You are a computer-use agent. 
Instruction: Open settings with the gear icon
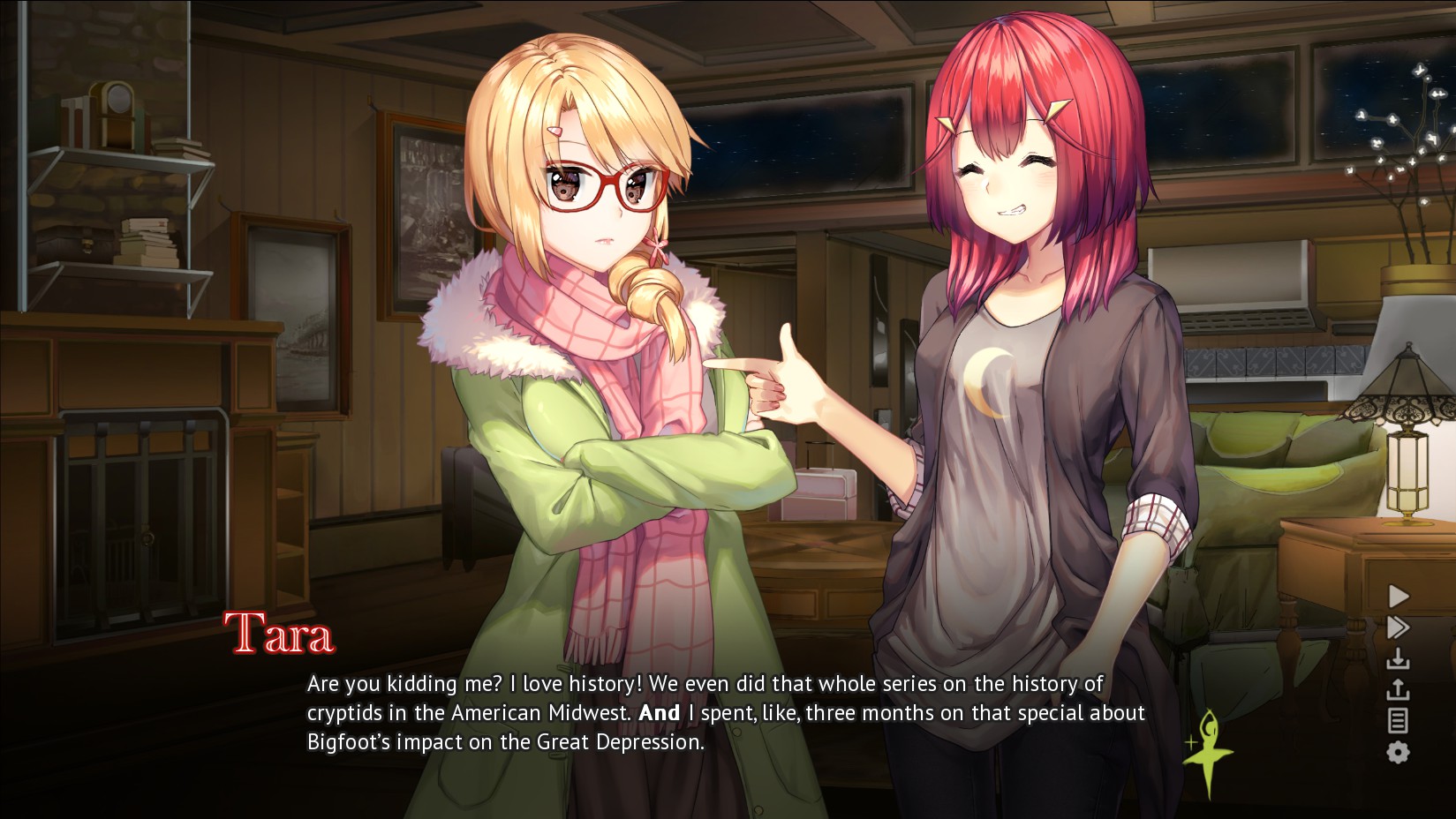1399,753
